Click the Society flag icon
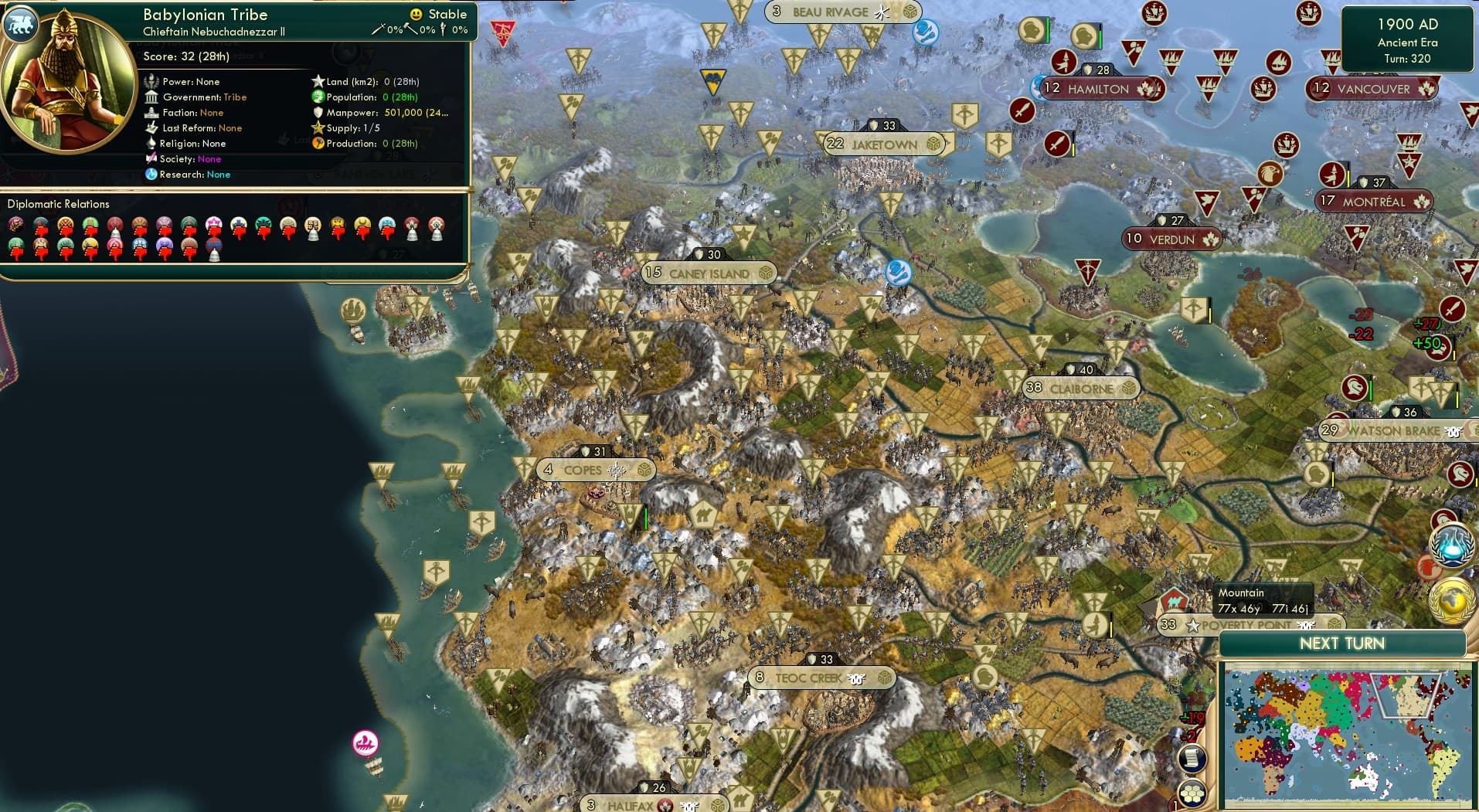This screenshot has width=1479, height=812. point(152,158)
